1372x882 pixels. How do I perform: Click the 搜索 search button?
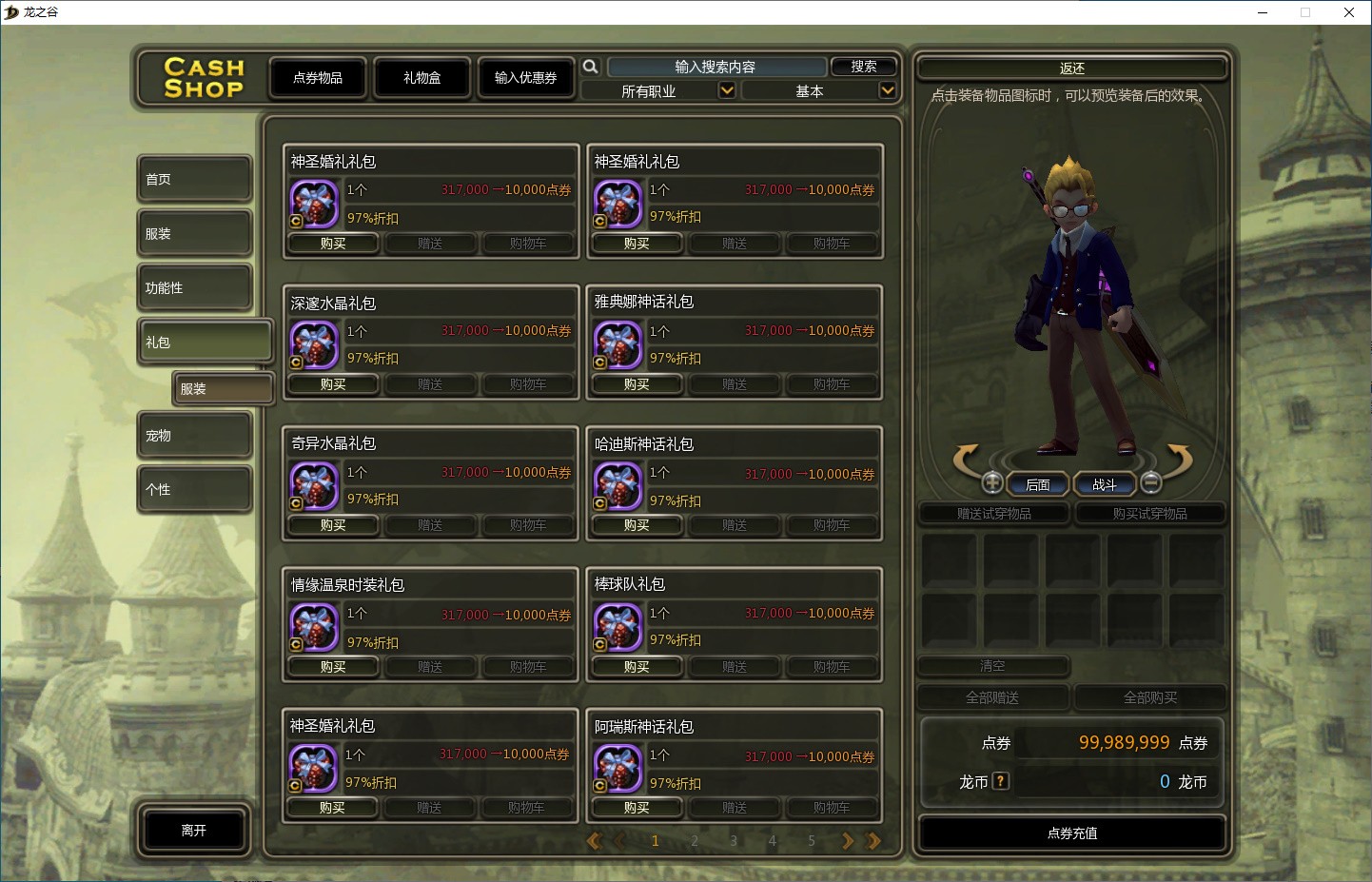(864, 67)
